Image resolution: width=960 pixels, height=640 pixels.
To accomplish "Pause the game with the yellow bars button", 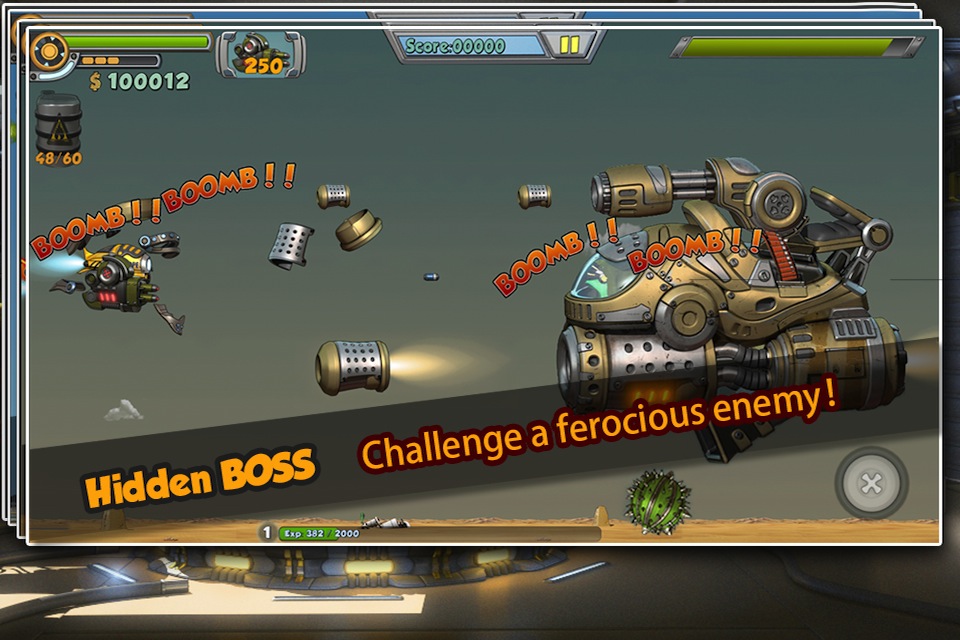I will click(x=569, y=45).
